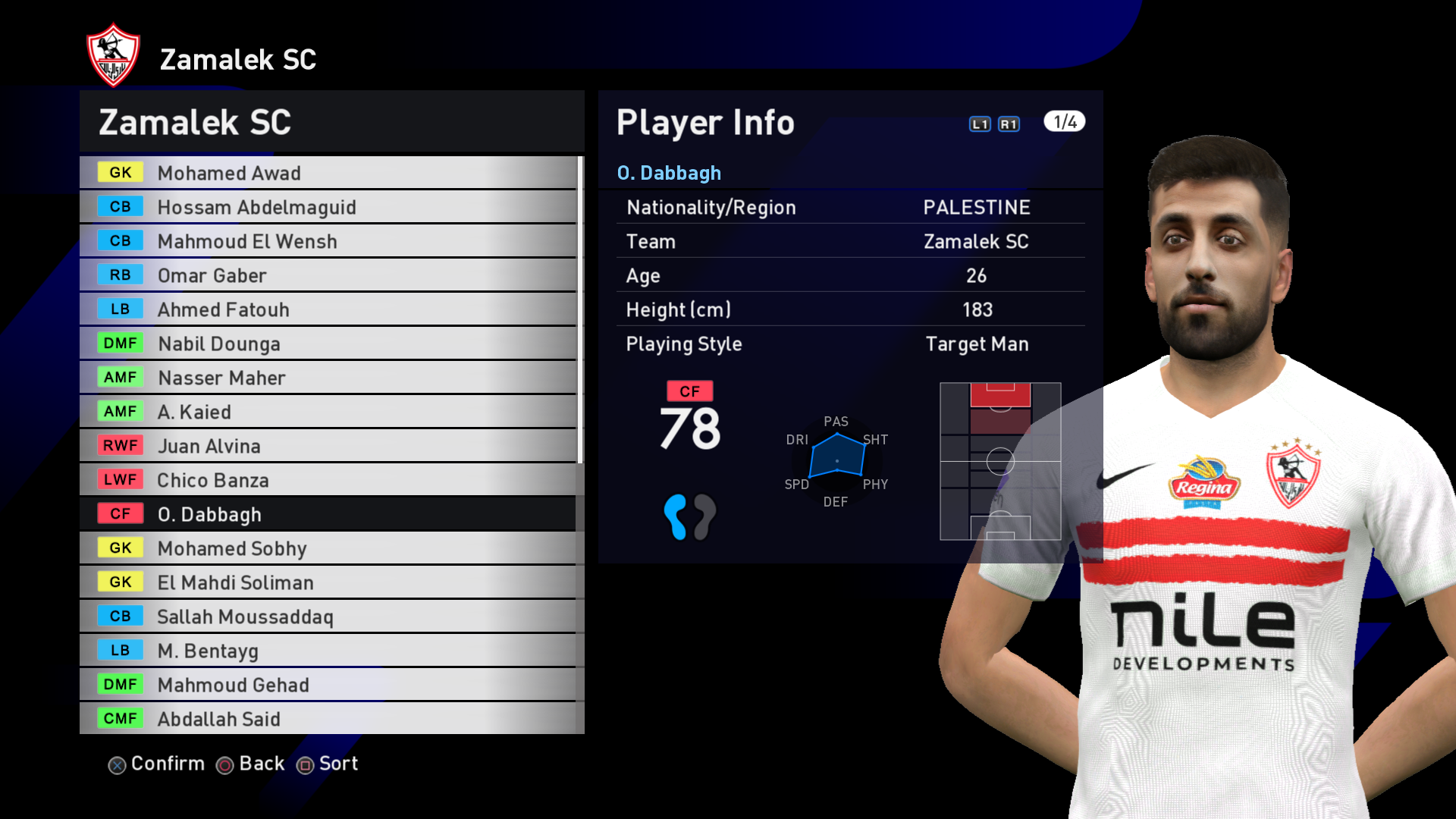Choose Nabil Dounga from the squad

coord(328,344)
